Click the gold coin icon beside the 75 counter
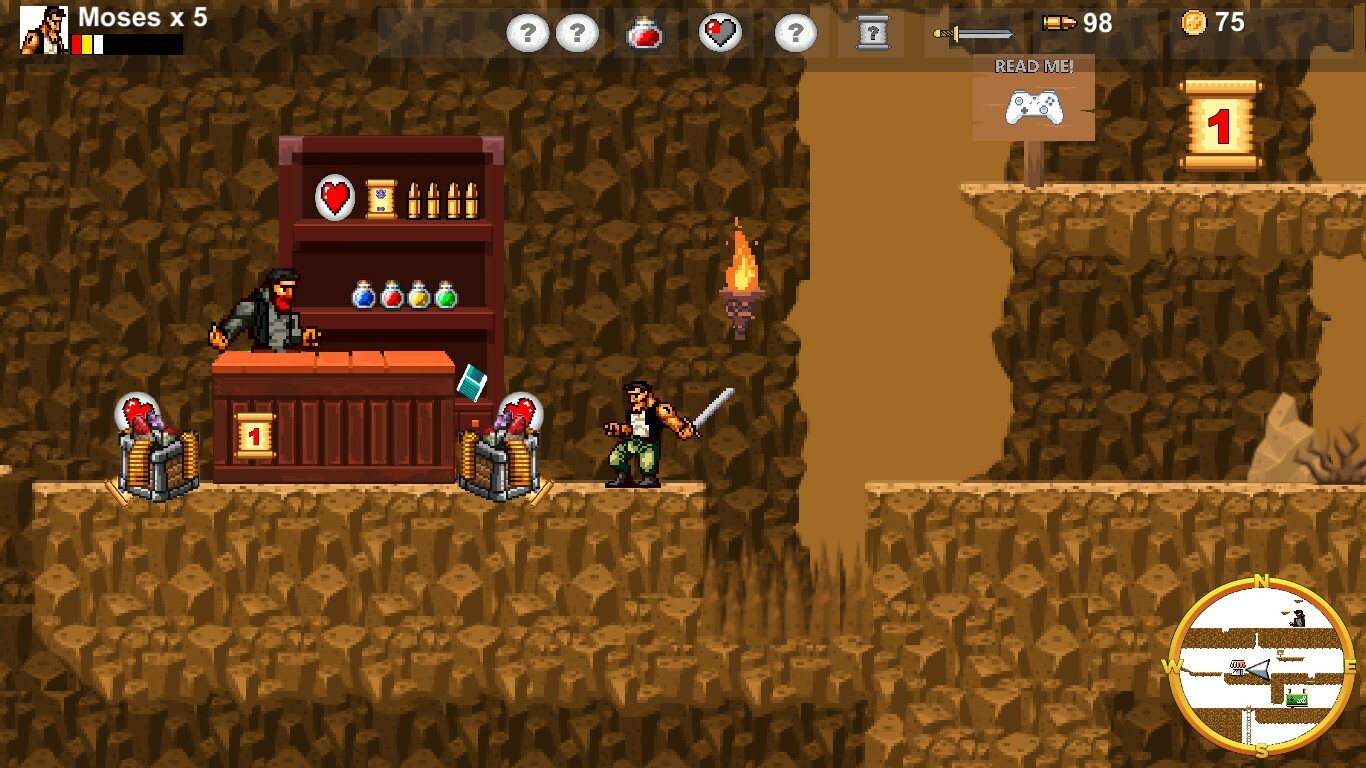The height and width of the screenshot is (768, 1366). point(1196,24)
